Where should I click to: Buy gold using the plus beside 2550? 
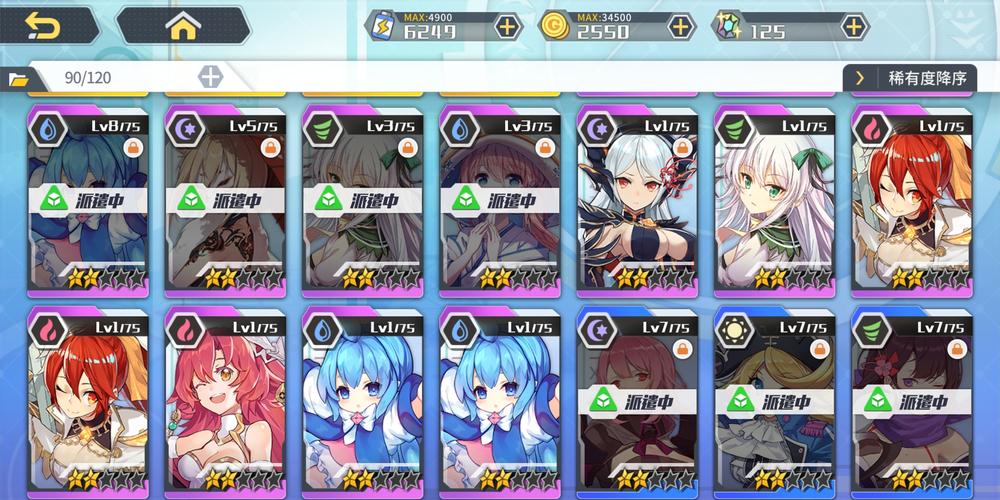point(681,27)
